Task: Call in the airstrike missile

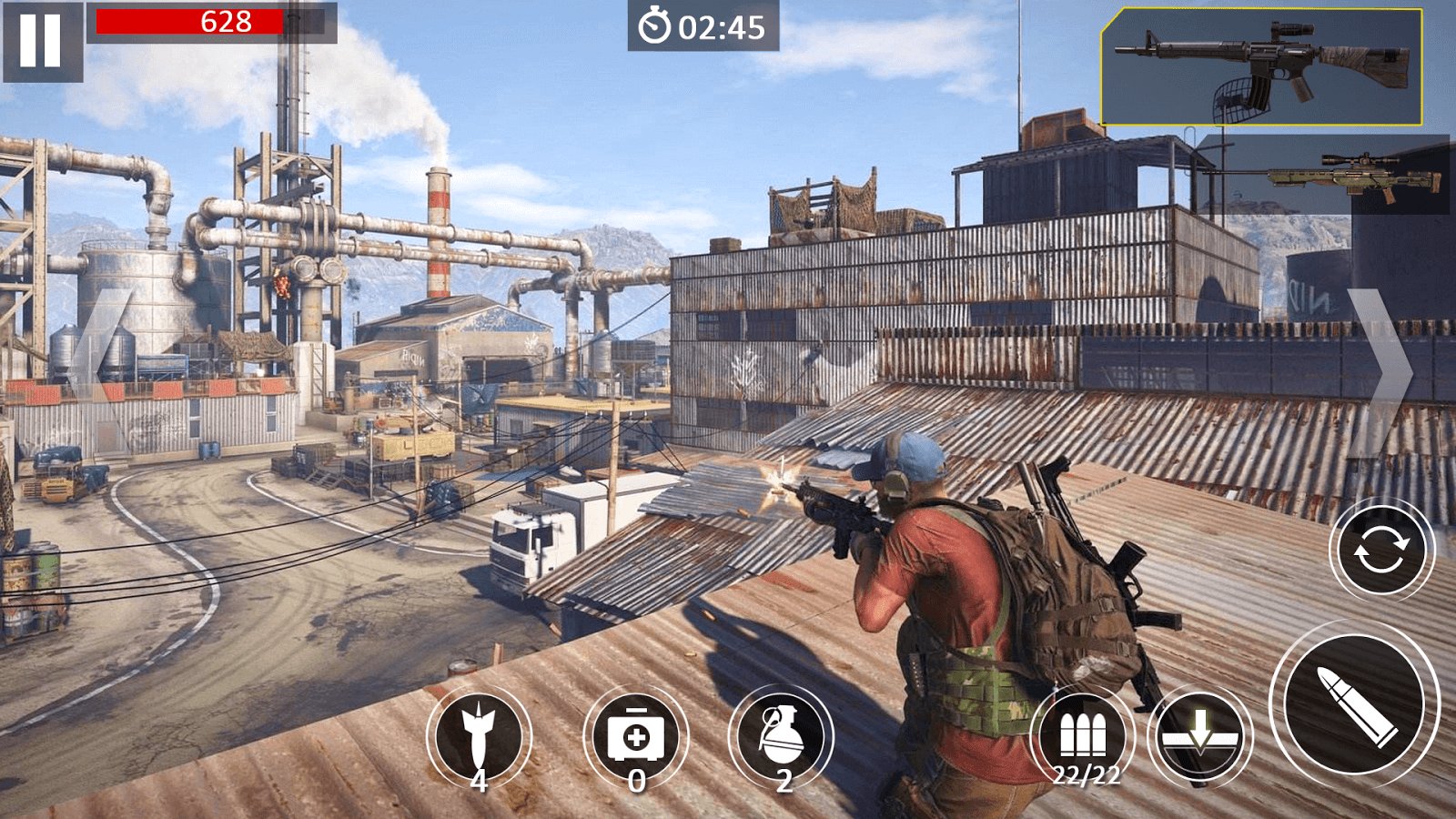Action: (479, 737)
